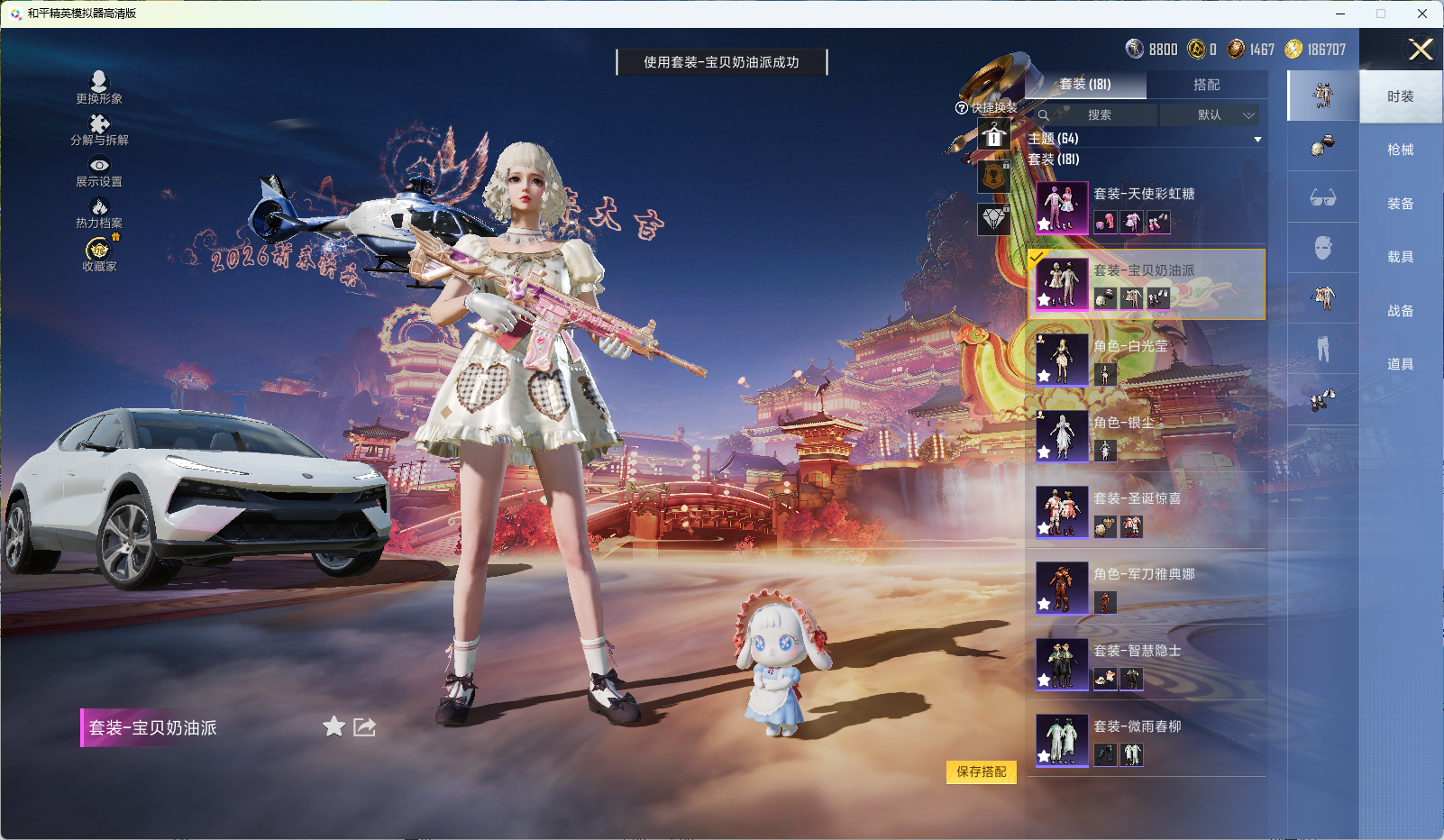Open 展示设置 display settings
This screenshot has height=840, width=1444.
pyautogui.click(x=100, y=173)
